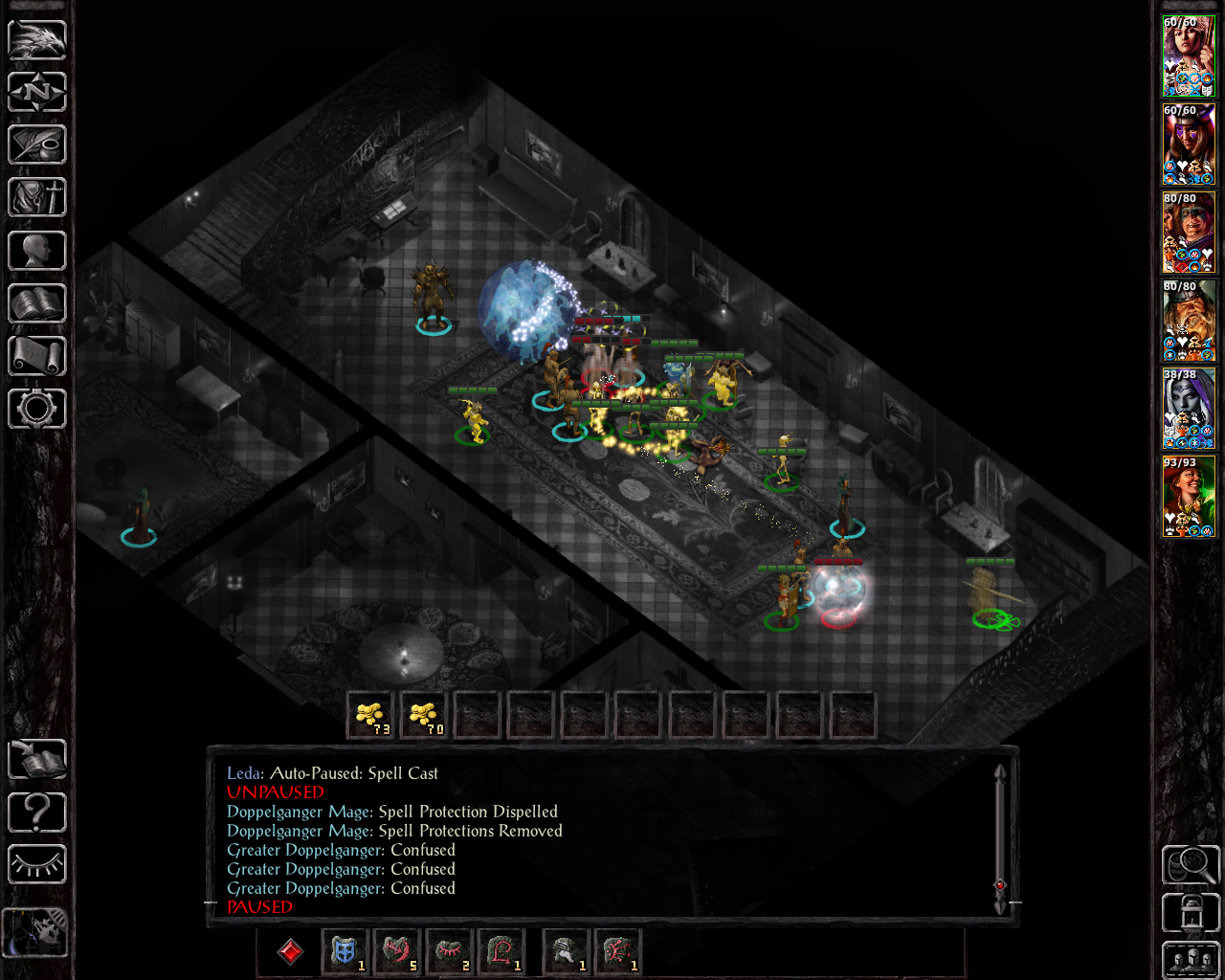This screenshot has width=1225, height=980.
Task: Click the moonlit clock pause button
Action: pos(35,932)
